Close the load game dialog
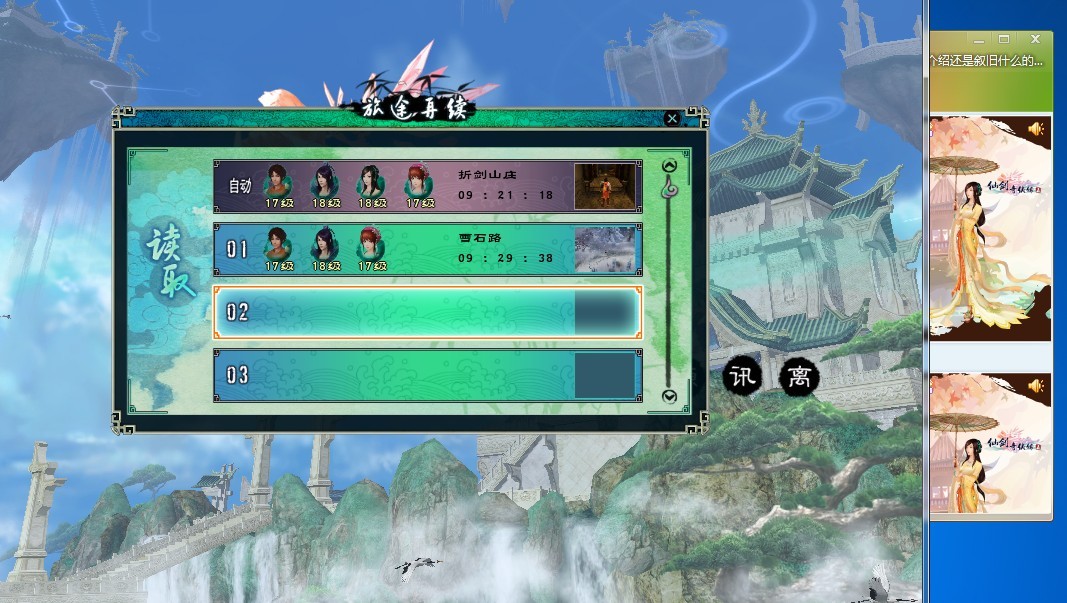The height and width of the screenshot is (603, 1067). point(672,118)
